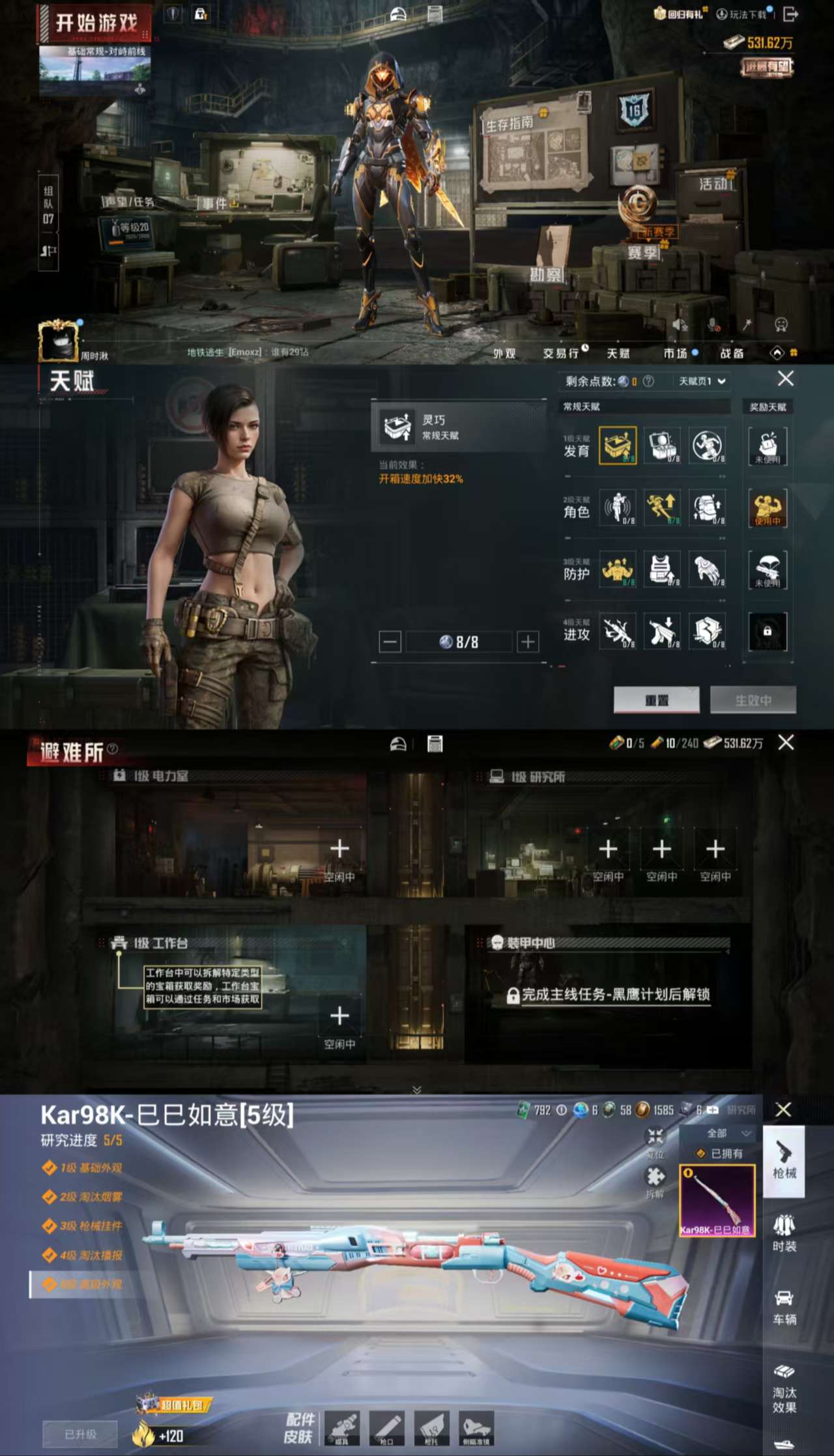Select the muzzle attachment skin icon
Screen dimensions: 834x1456
tap(387, 1427)
